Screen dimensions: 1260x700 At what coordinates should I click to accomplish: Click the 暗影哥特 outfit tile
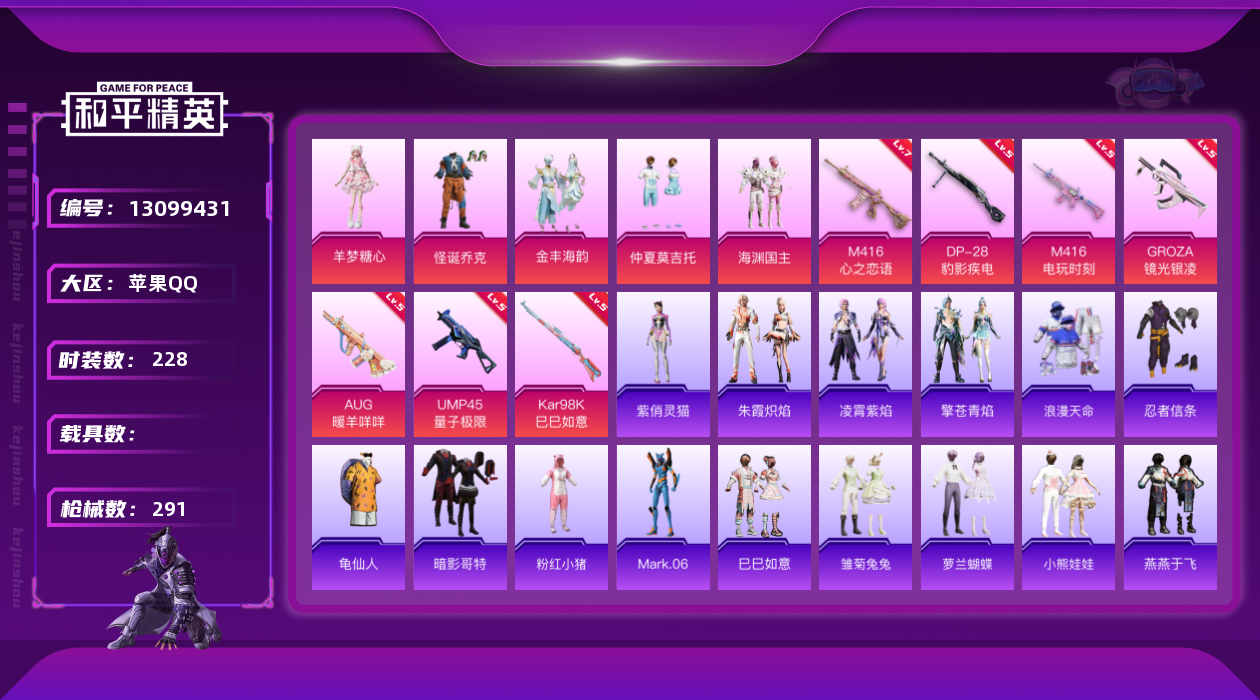tap(460, 517)
